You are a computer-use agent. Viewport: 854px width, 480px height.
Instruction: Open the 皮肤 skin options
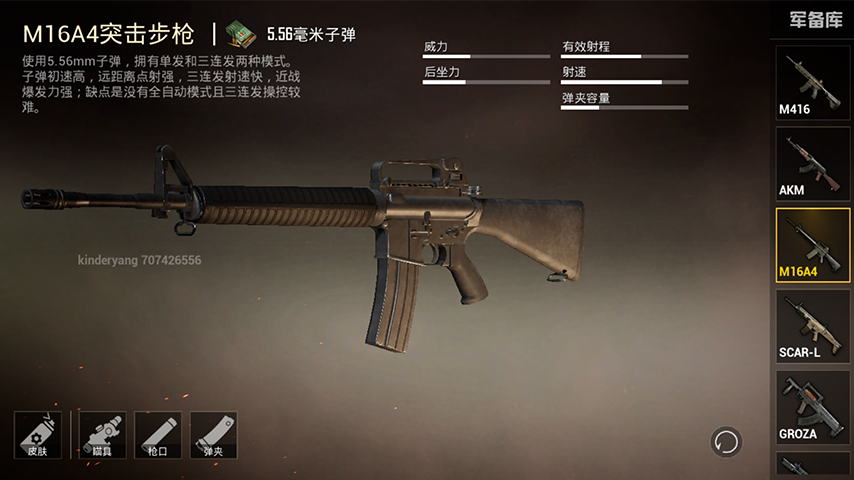pos(37,435)
